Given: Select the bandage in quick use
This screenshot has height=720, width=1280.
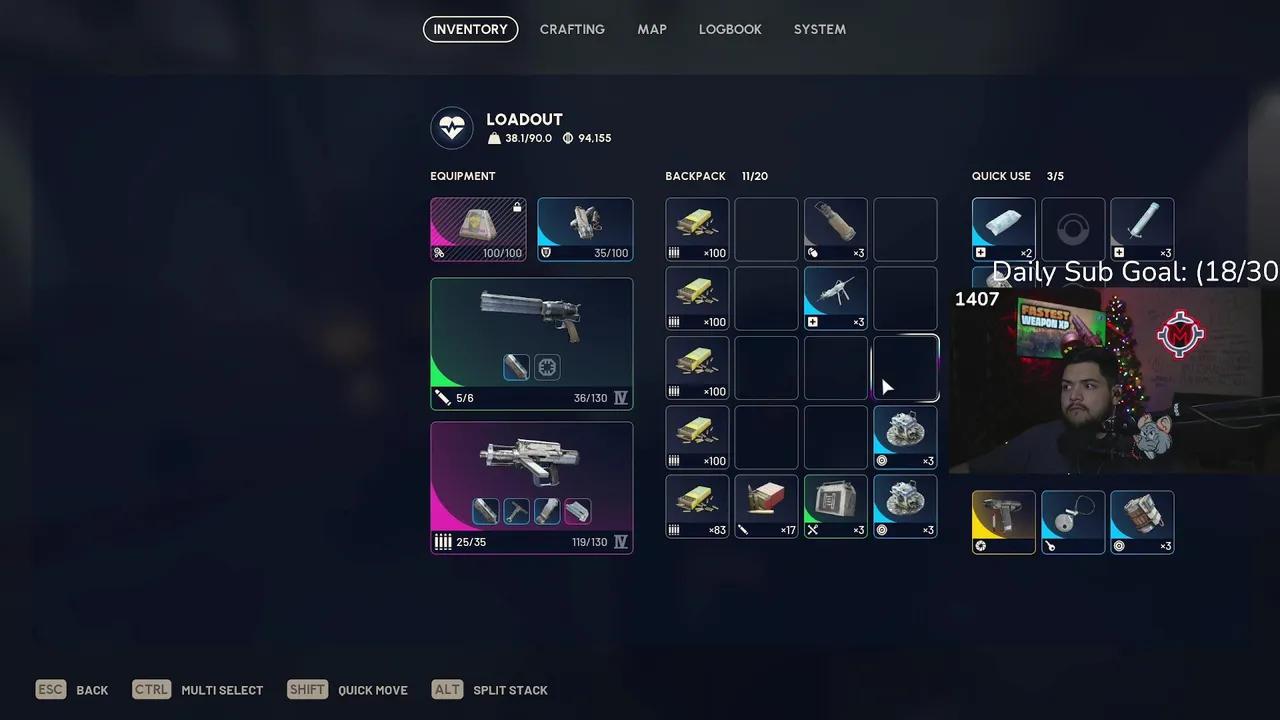Looking at the screenshot, I should 1003,229.
